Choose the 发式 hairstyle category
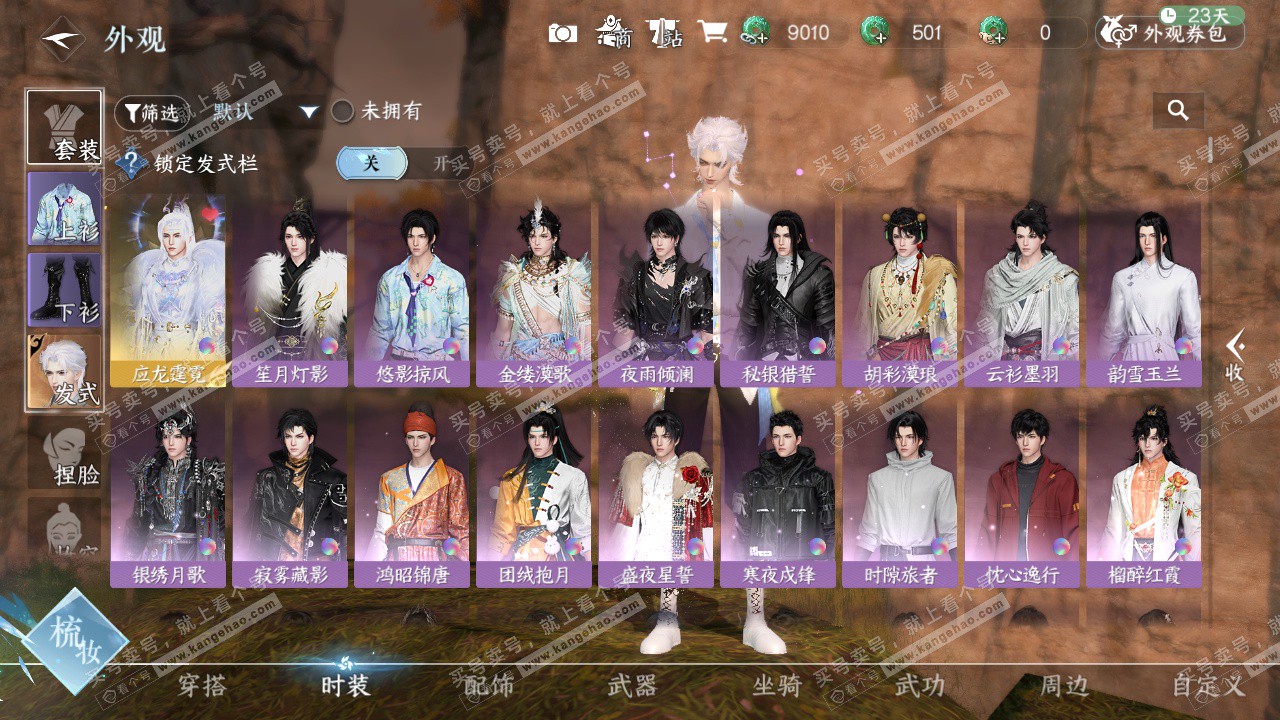 tap(65, 371)
